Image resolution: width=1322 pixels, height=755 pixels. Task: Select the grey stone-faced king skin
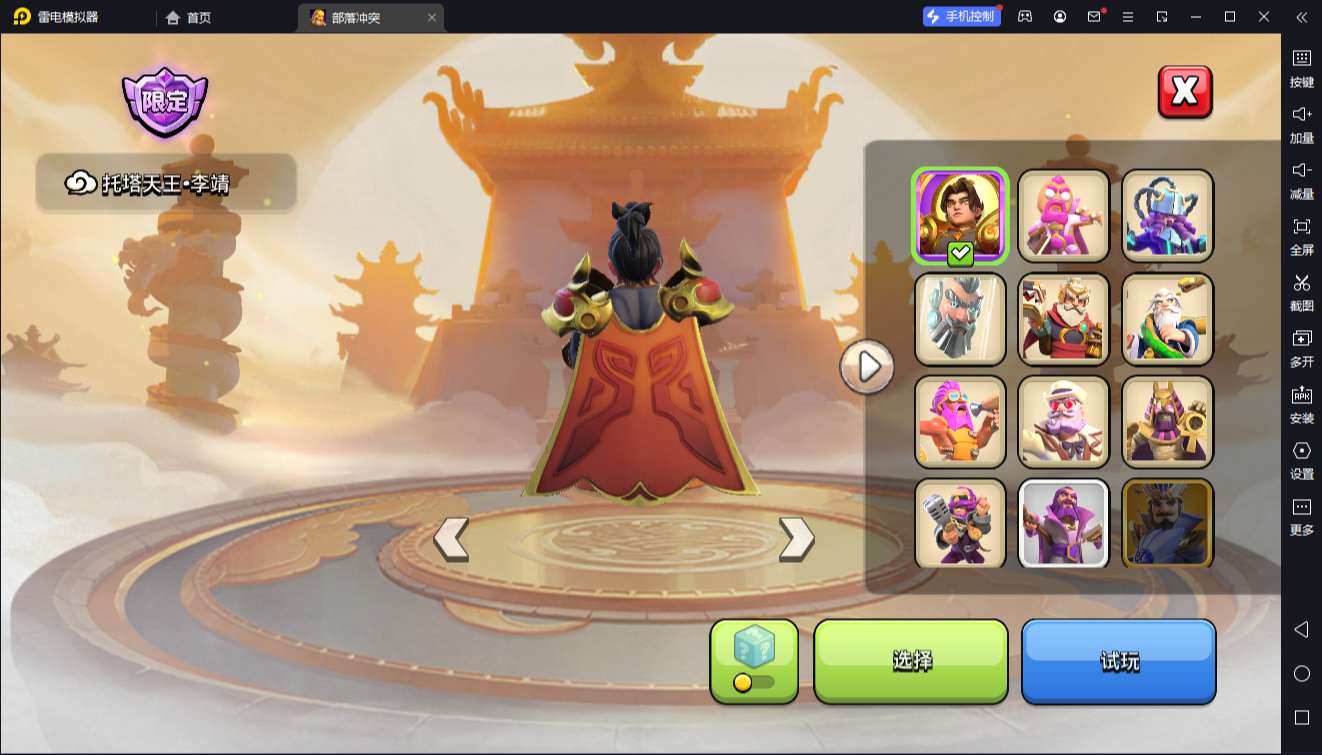pos(960,318)
